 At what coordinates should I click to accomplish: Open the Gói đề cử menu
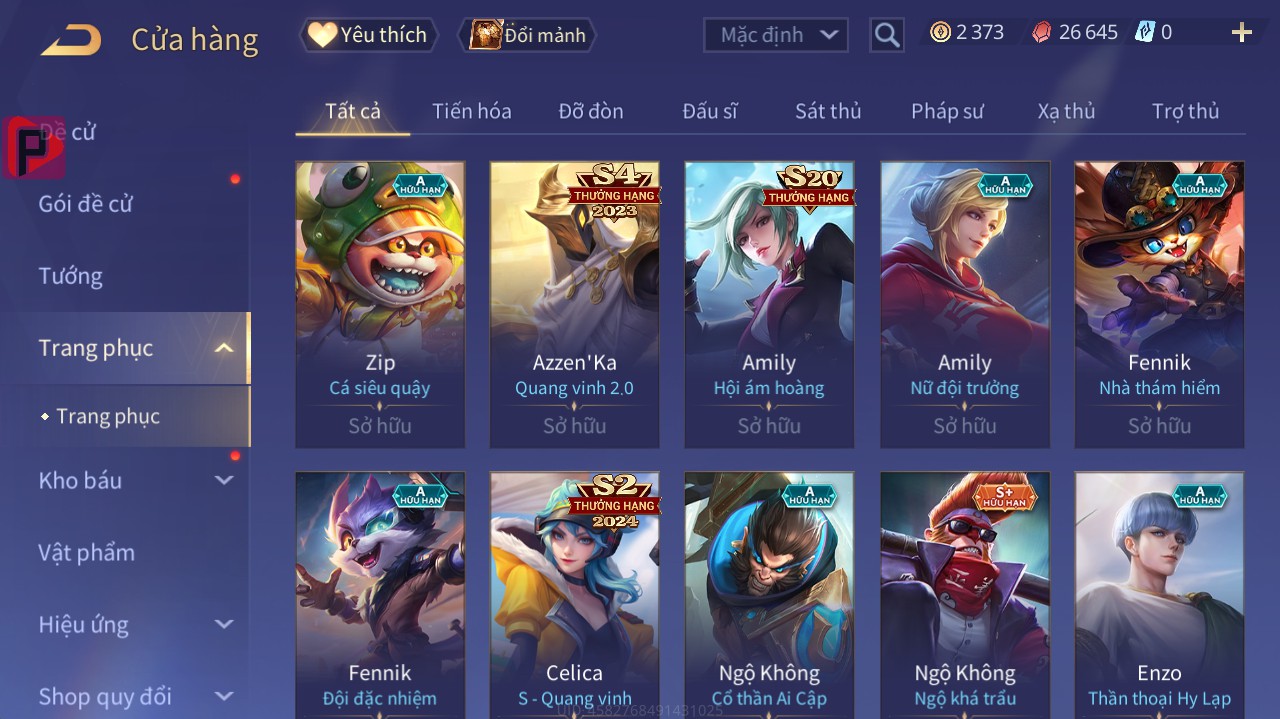click(86, 204)
